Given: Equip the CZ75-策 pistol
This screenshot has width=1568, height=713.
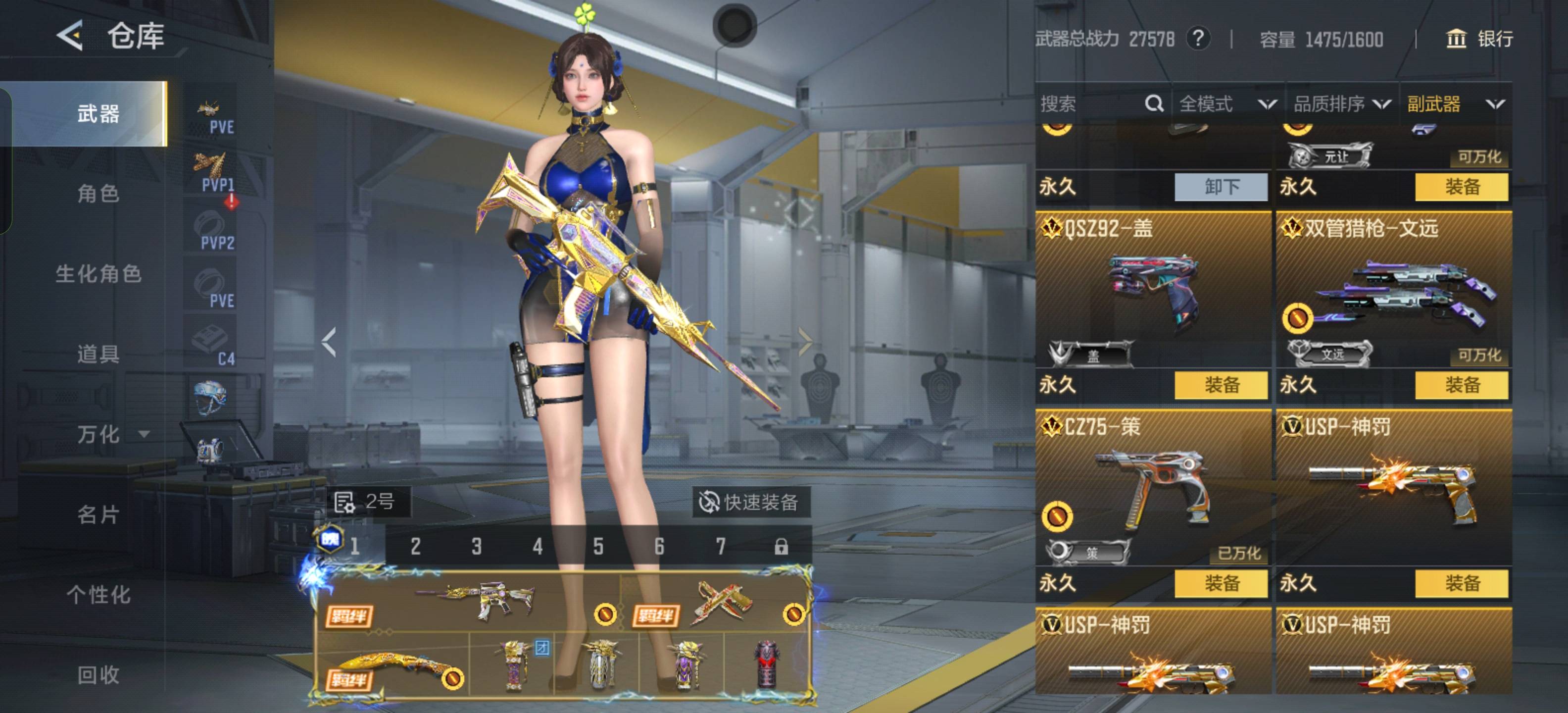Looking at the screenshot, I should tap(1221, 583).
